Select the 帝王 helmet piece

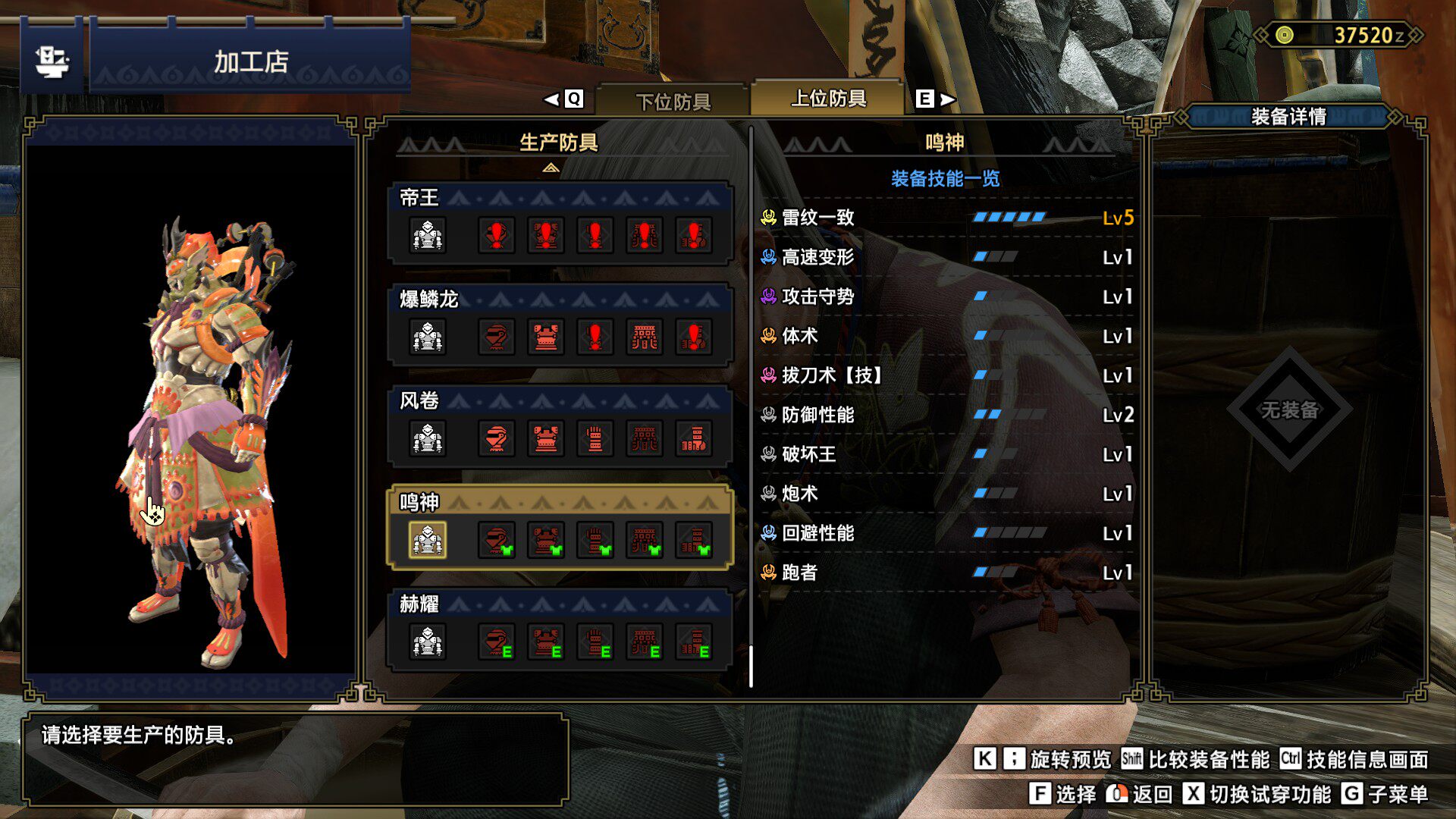coord(497,235)
